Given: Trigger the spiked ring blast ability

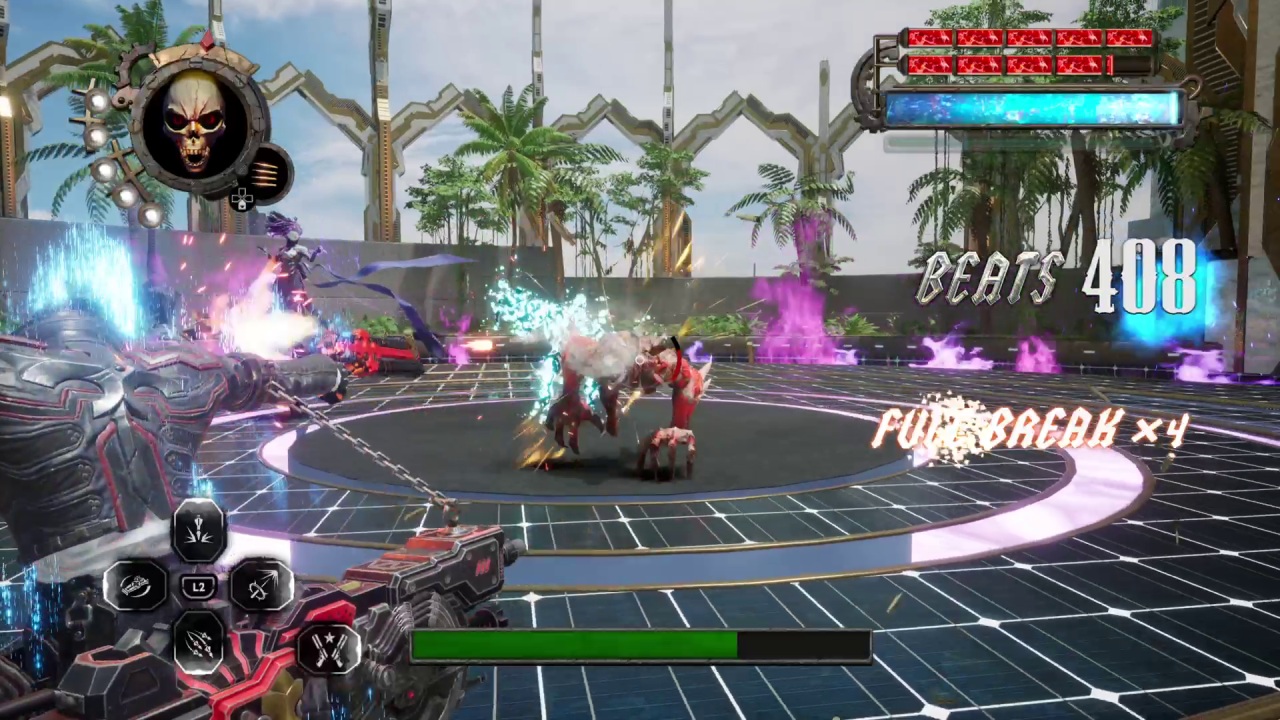Looking at the screenshot, I should [x=262, y=585].
